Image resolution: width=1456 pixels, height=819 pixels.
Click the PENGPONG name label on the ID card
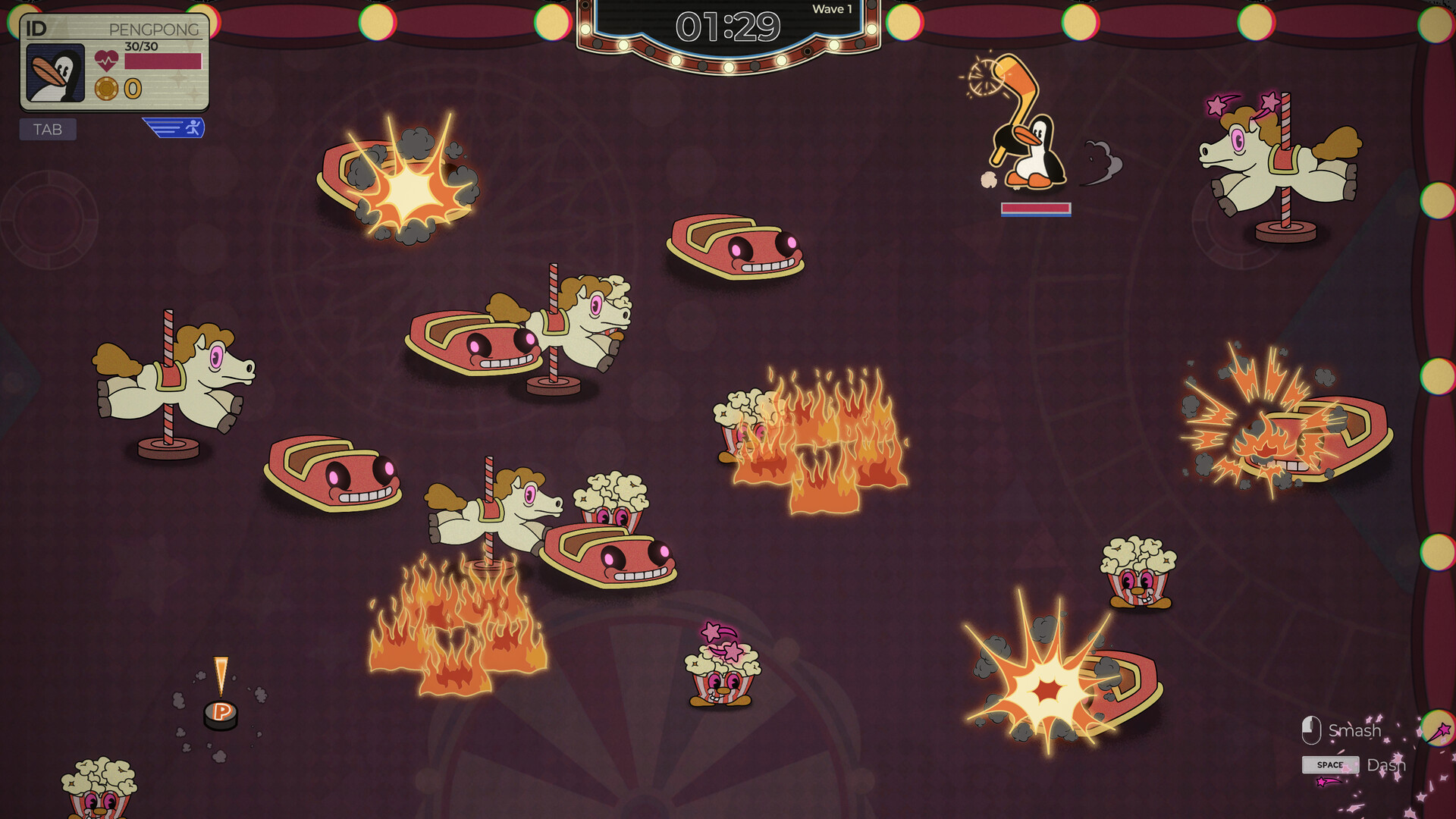pos(154,30)
